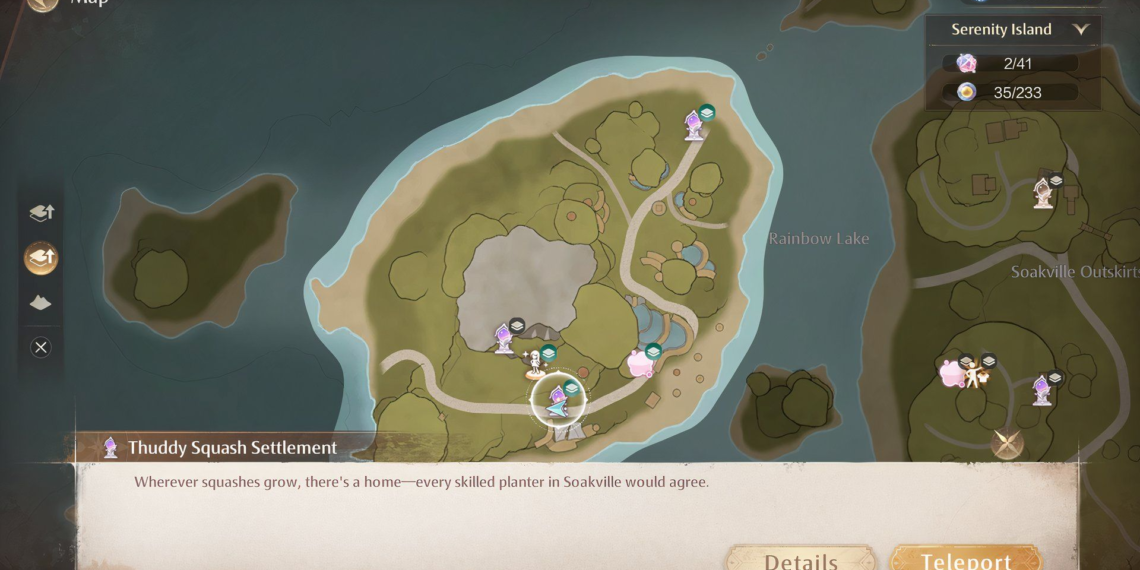This screenshot has width=1140, height=570.
Task: Teleport to Thuddy Squash Settlement
Action: pyautogui.click(x=965, y=558)
